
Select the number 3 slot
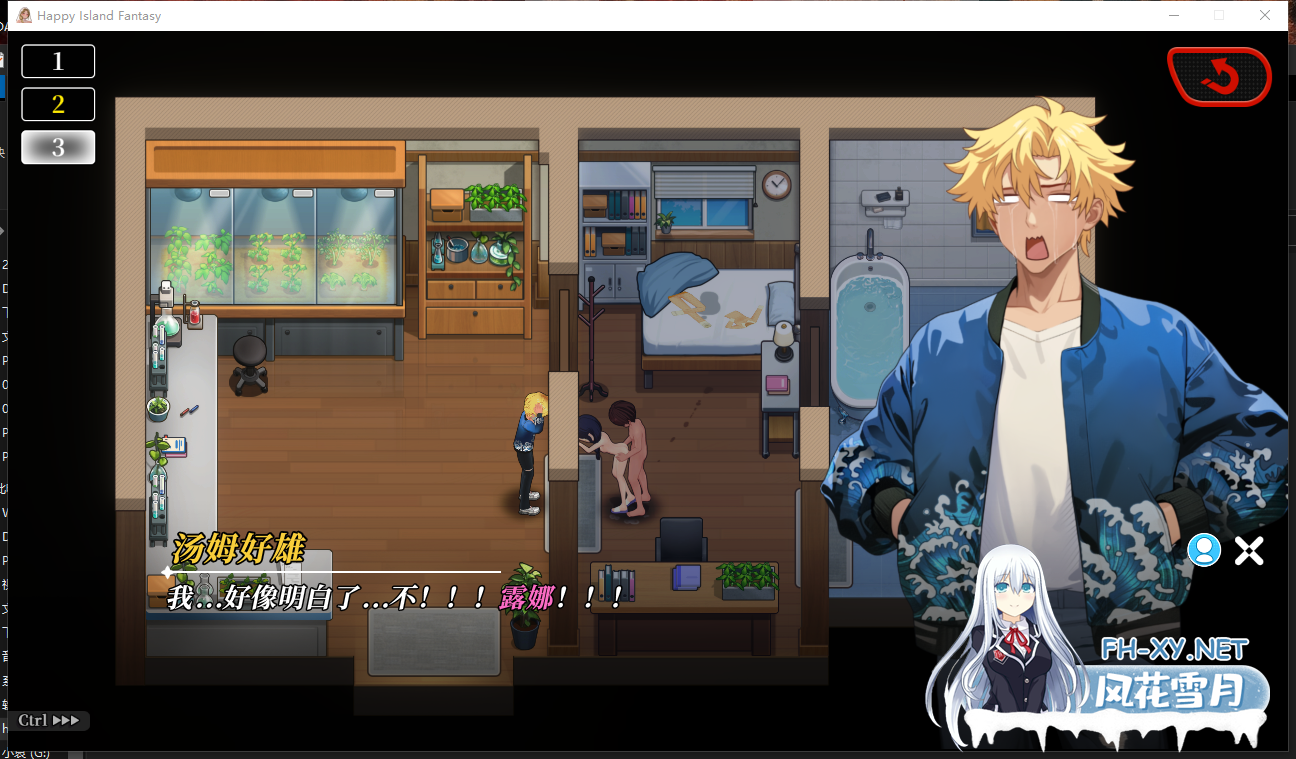click(57, 147)
